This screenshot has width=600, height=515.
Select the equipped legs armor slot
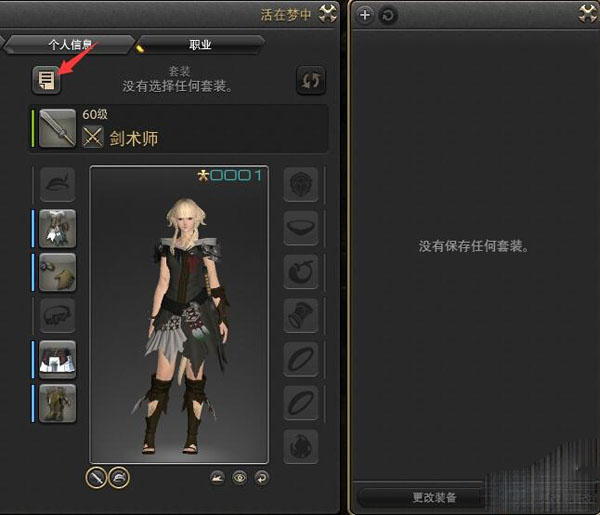(58, 359)
